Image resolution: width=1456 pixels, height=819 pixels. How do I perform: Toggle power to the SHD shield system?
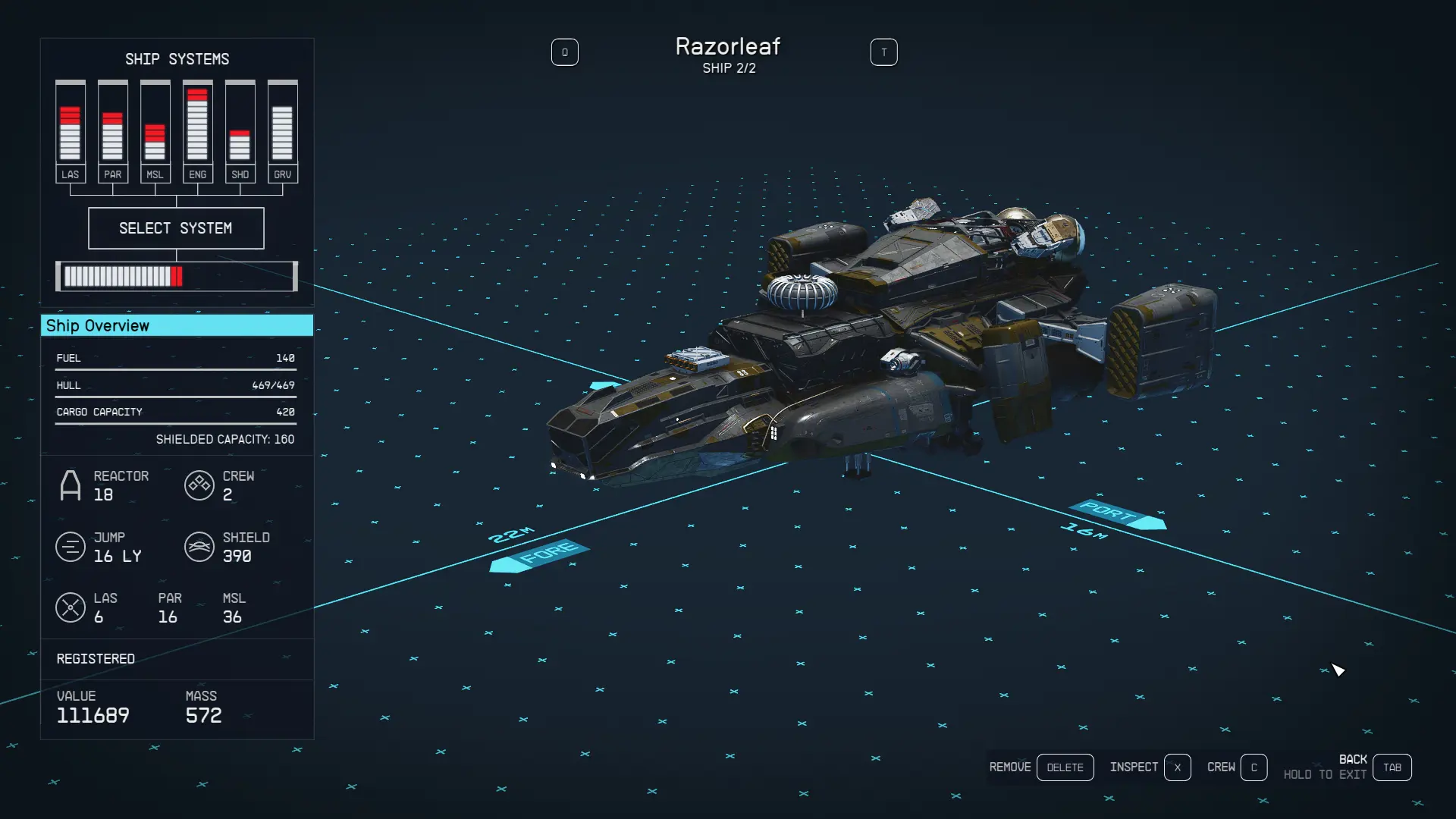[240, 133]
